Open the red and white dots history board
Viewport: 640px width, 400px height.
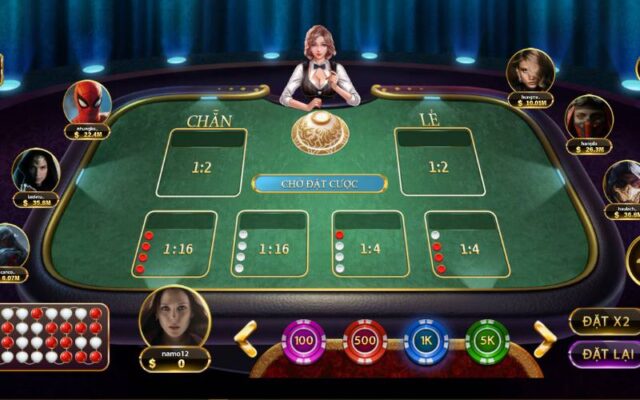point(53,336)
